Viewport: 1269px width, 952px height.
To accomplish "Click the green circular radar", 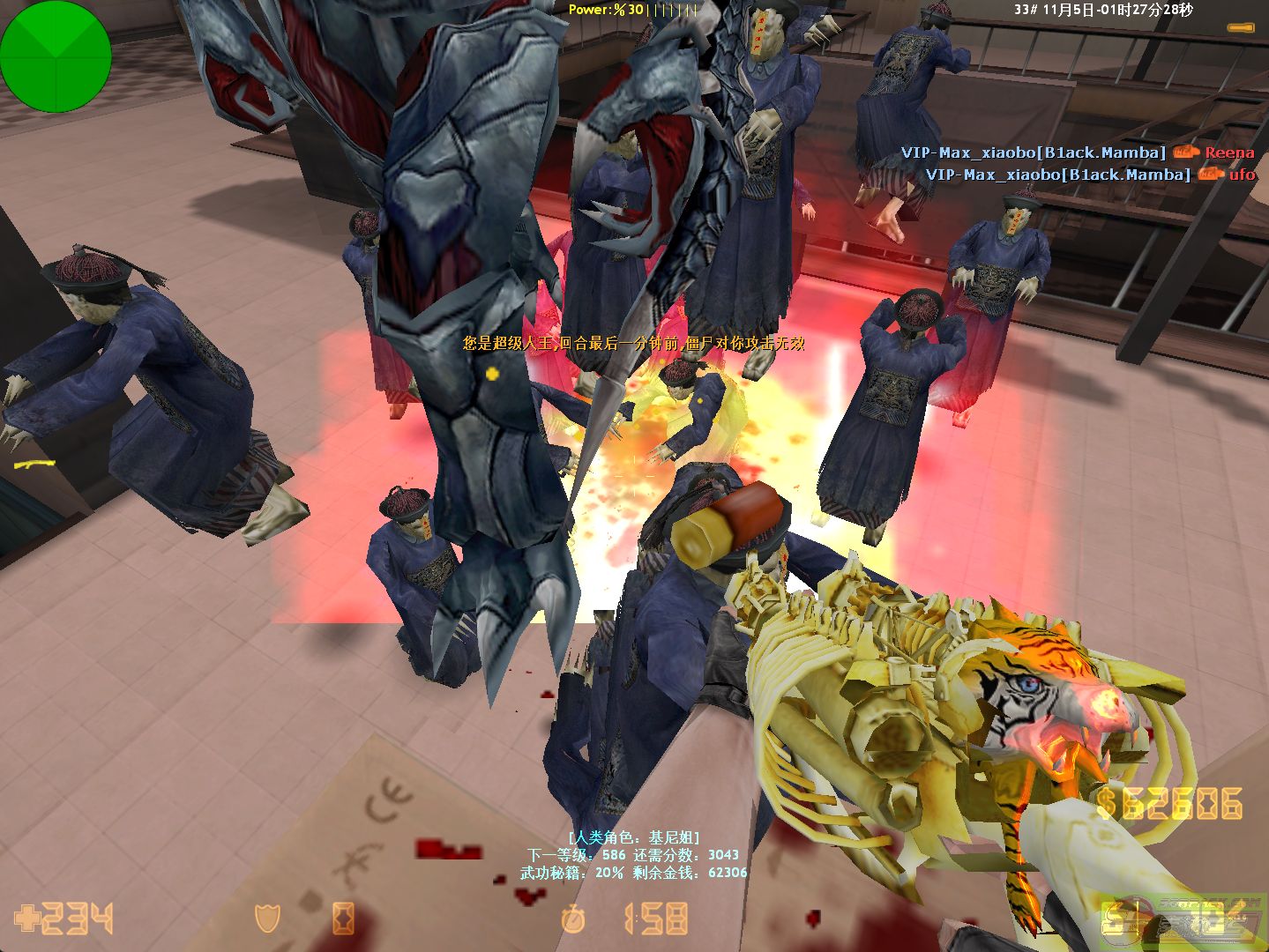I will coord(56,56).
